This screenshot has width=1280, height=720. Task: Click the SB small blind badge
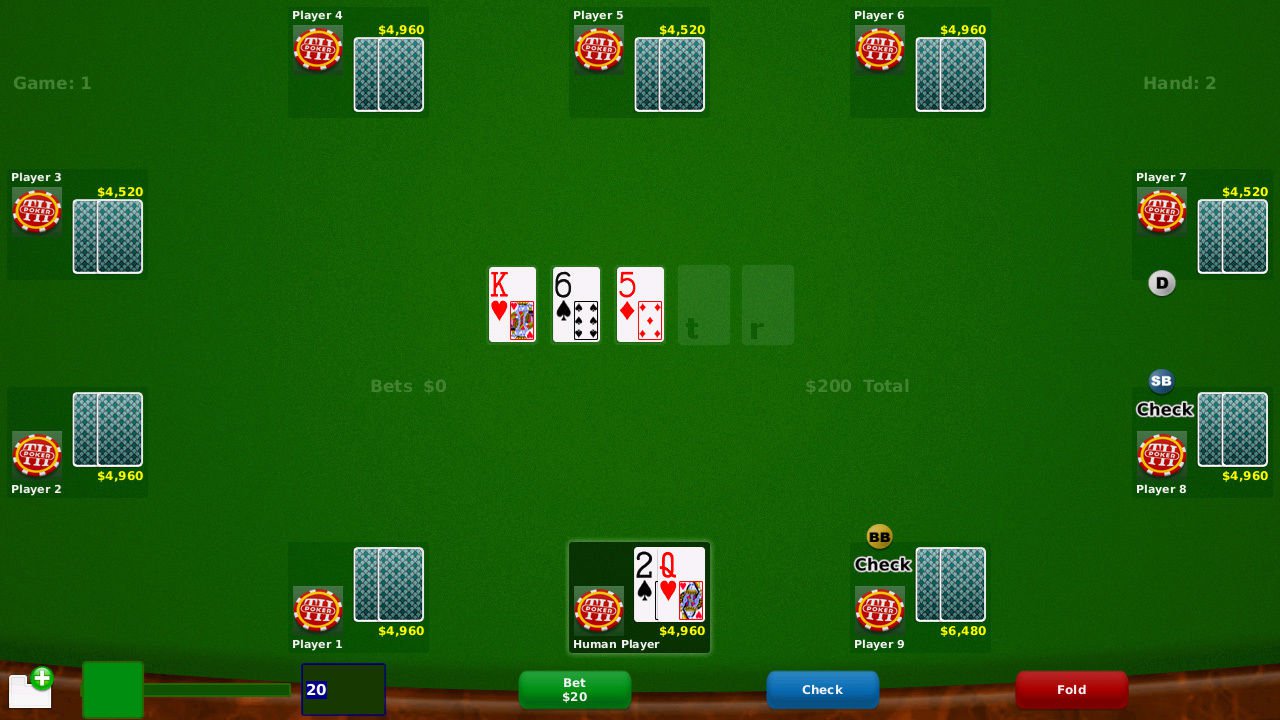tap(1162, 381)
